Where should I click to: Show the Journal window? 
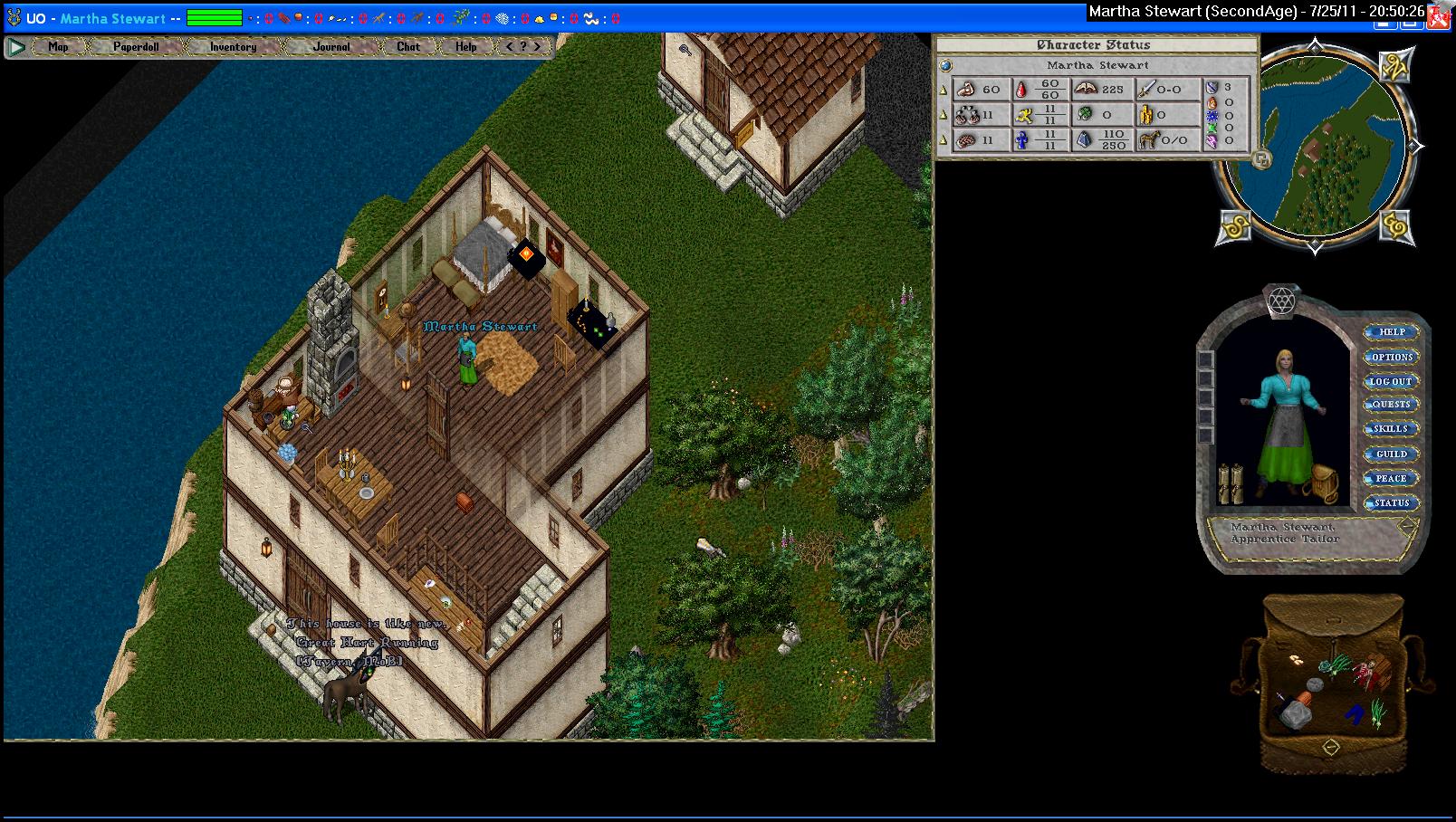click(x=331, y=47)
